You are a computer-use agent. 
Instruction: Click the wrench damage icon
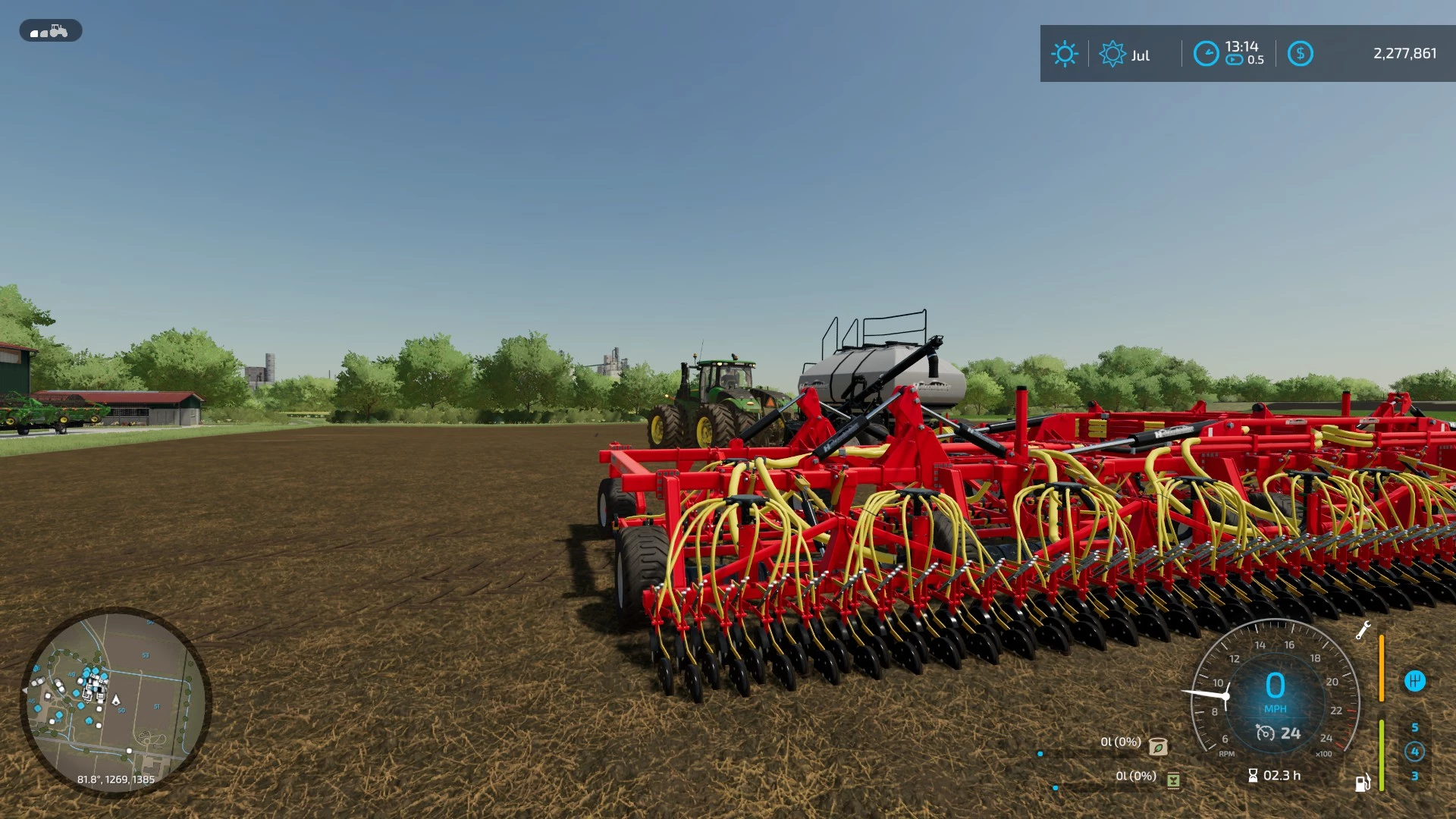(1363, 630)
